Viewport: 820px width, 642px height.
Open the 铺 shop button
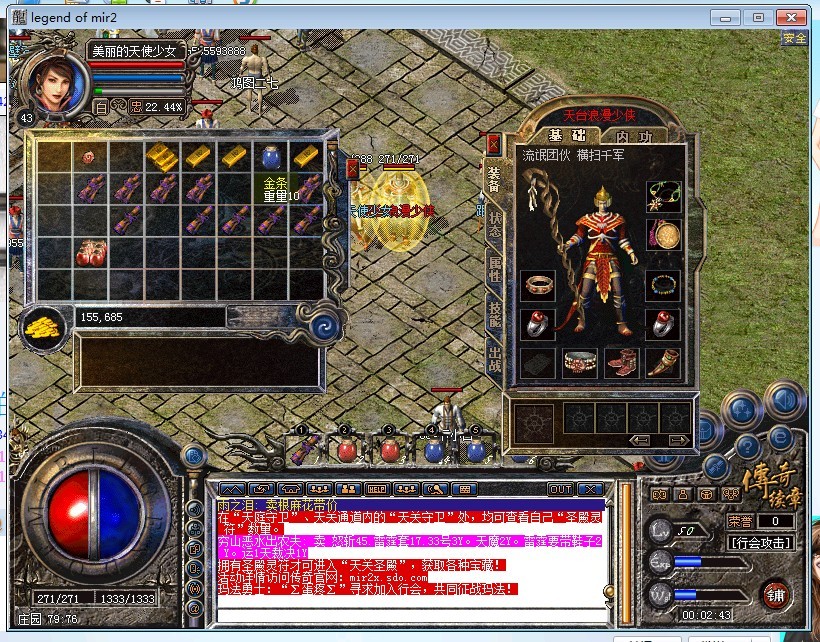coord(774,594)
